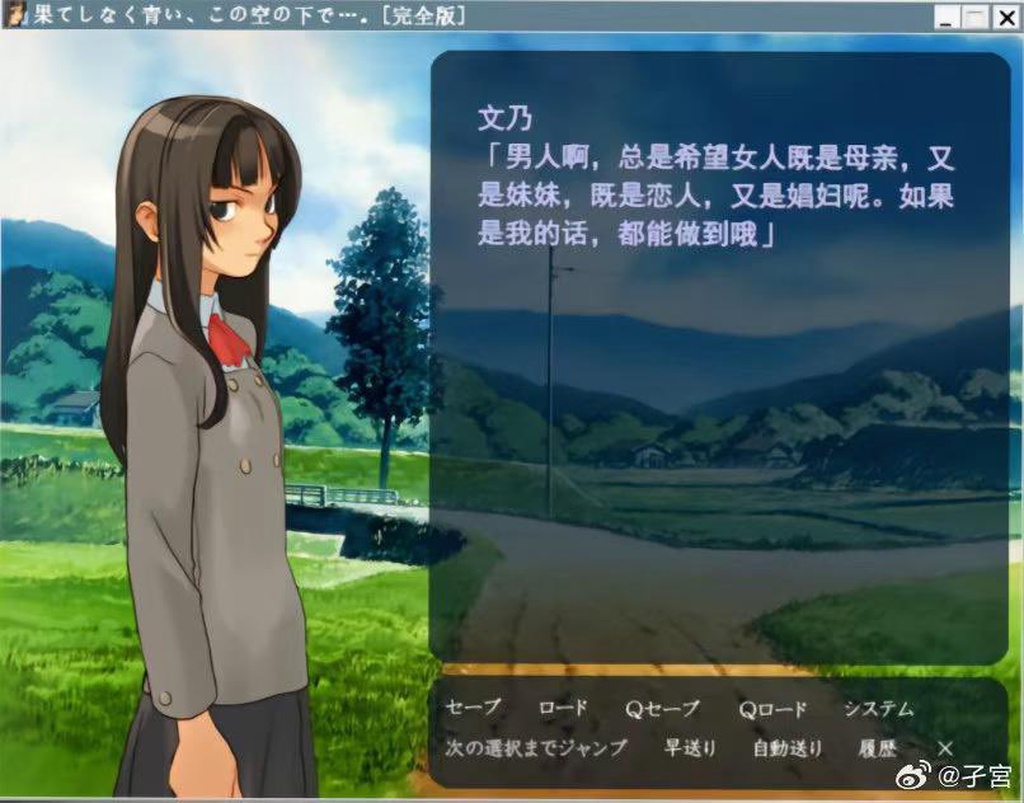Open the セーブ save menu
The width and height of the screenshot is (1024, 803).
473,709
